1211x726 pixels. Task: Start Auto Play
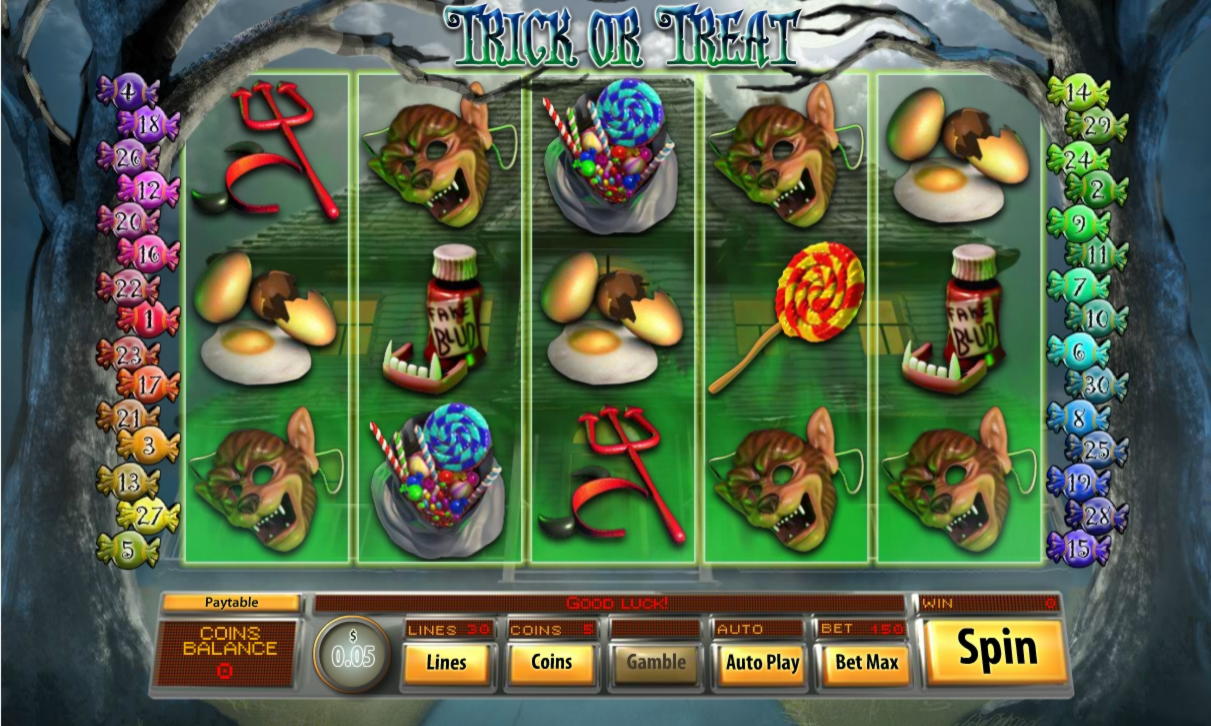click(x=762, y=662)
